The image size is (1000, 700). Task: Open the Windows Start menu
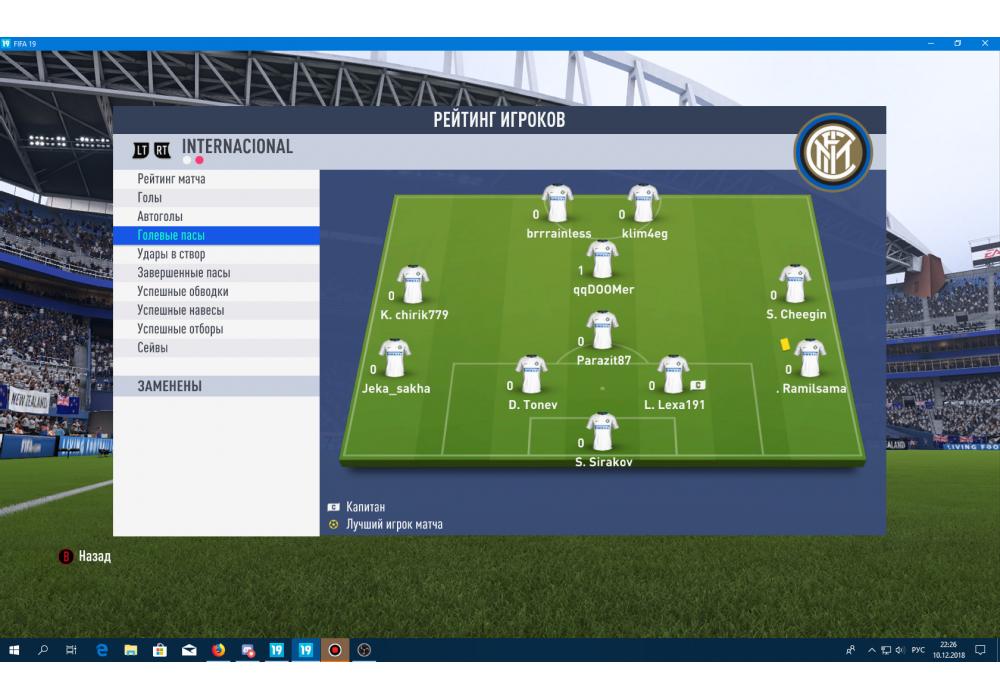coord(14,650)
